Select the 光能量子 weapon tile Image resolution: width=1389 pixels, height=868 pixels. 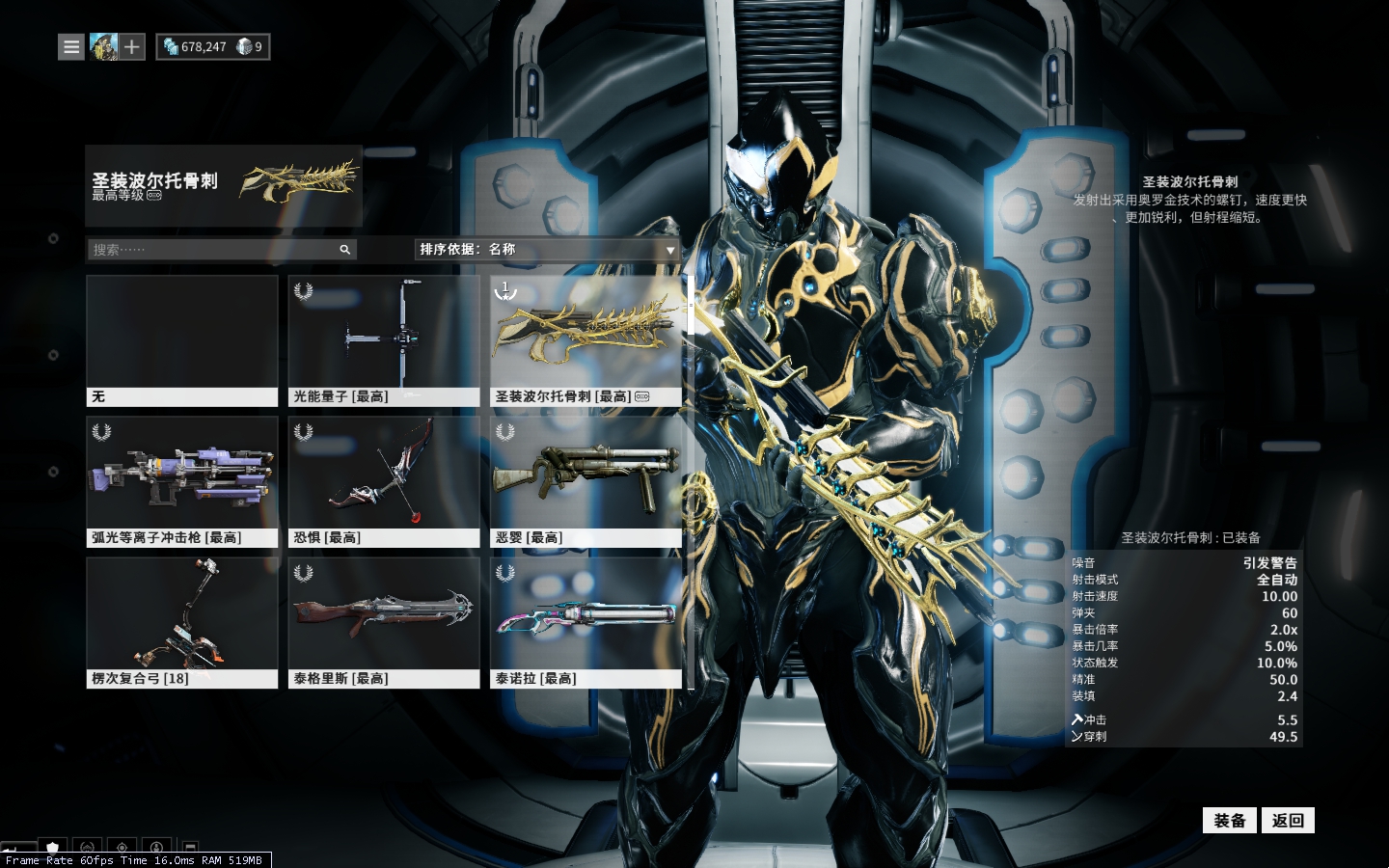click(x=384, y=340)
